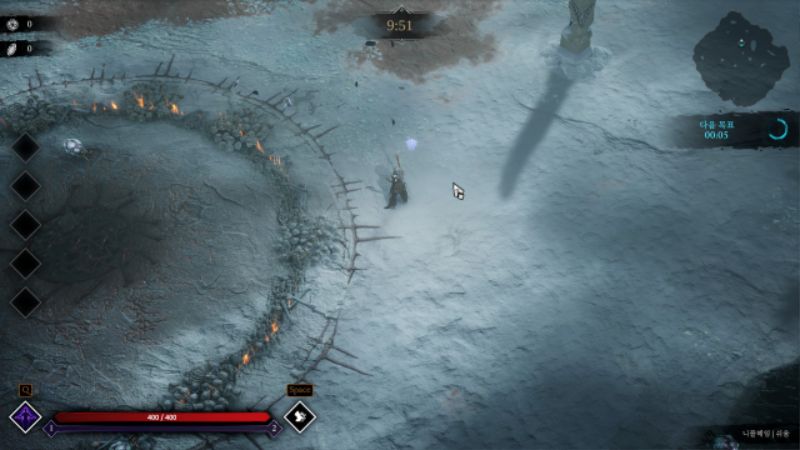
Task: Select the next objective tracker panel
Action: [735, 129]
